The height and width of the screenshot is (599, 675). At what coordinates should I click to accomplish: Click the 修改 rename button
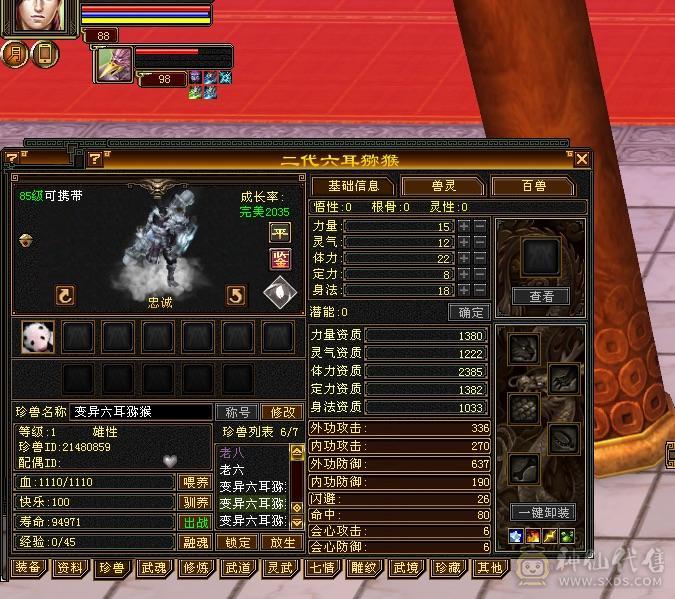click(x=281, y=412)
